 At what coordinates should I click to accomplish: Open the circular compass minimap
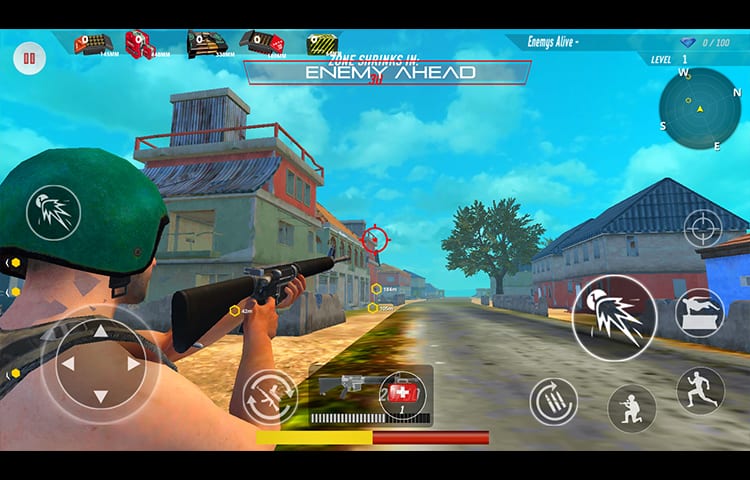700,108
